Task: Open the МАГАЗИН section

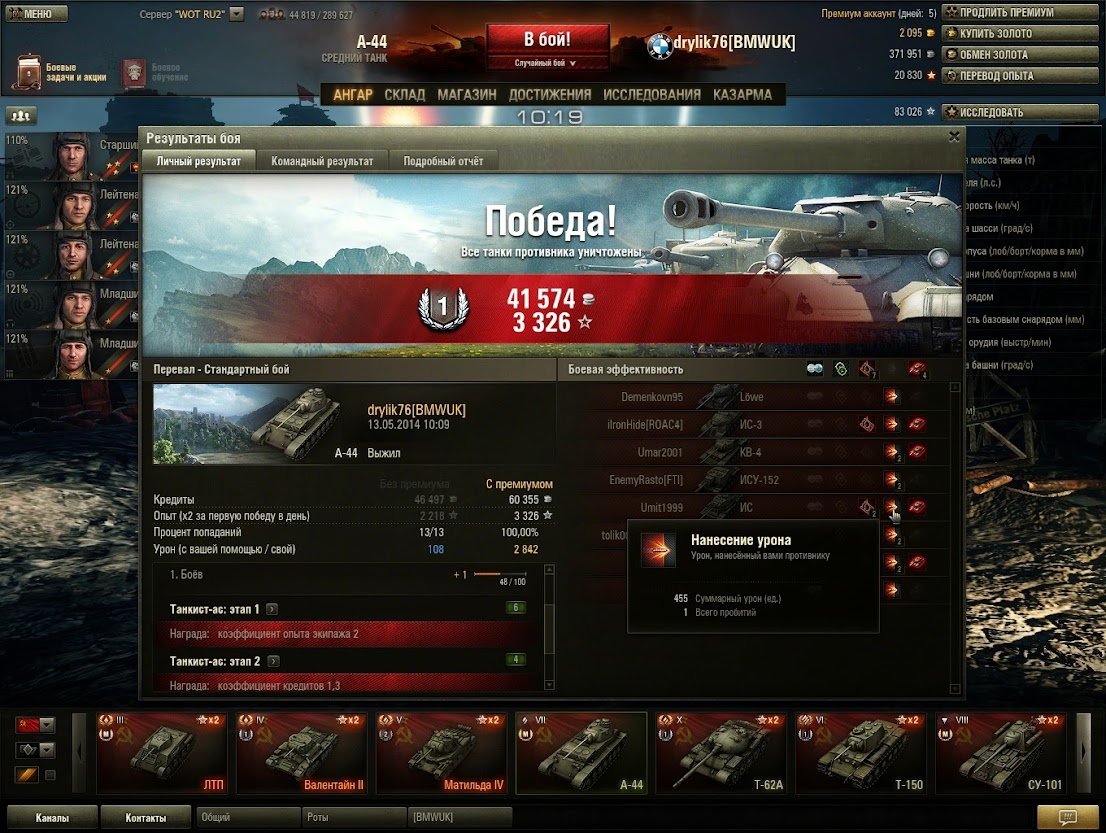Action: click(x=466, y=95)
